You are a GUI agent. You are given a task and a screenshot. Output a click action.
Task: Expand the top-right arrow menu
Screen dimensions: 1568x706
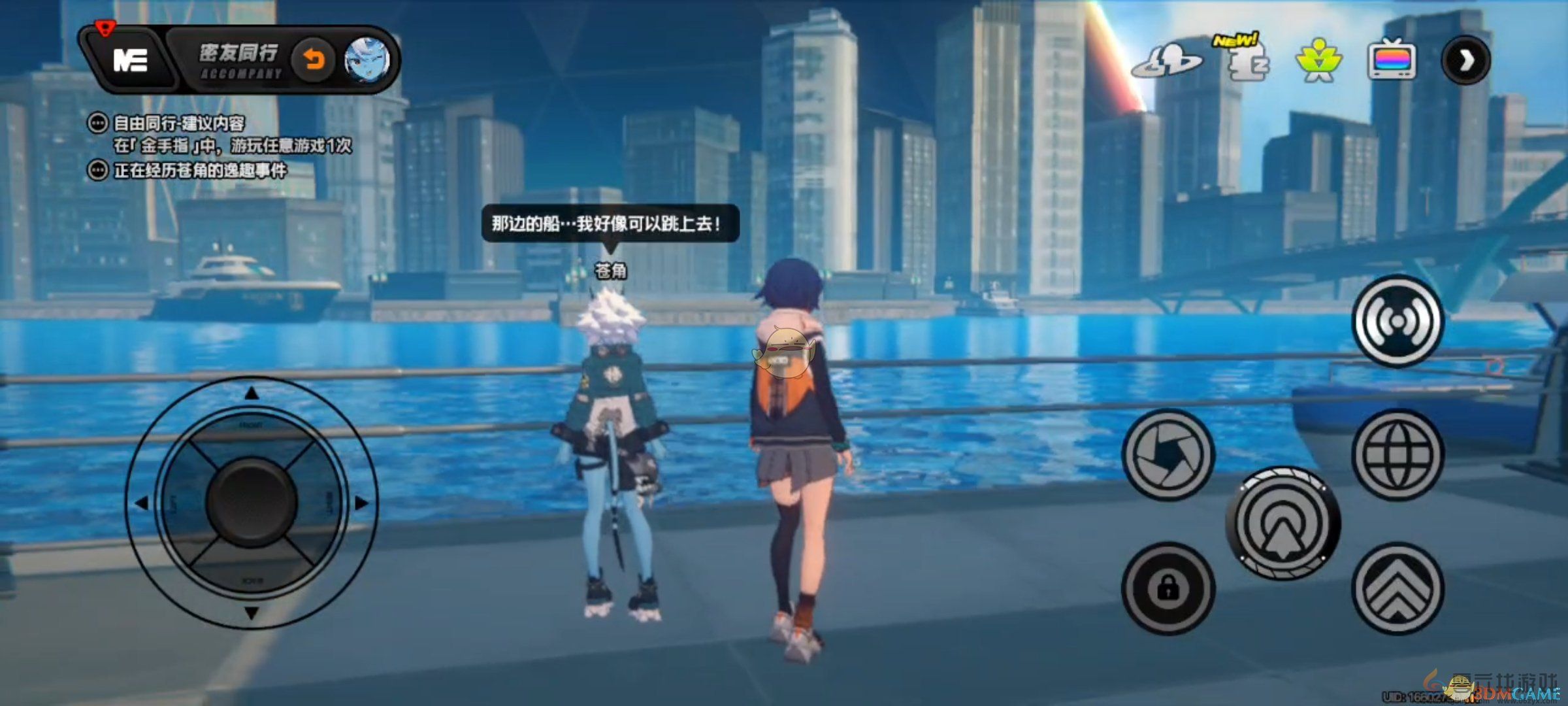[x=1465, y=61]
